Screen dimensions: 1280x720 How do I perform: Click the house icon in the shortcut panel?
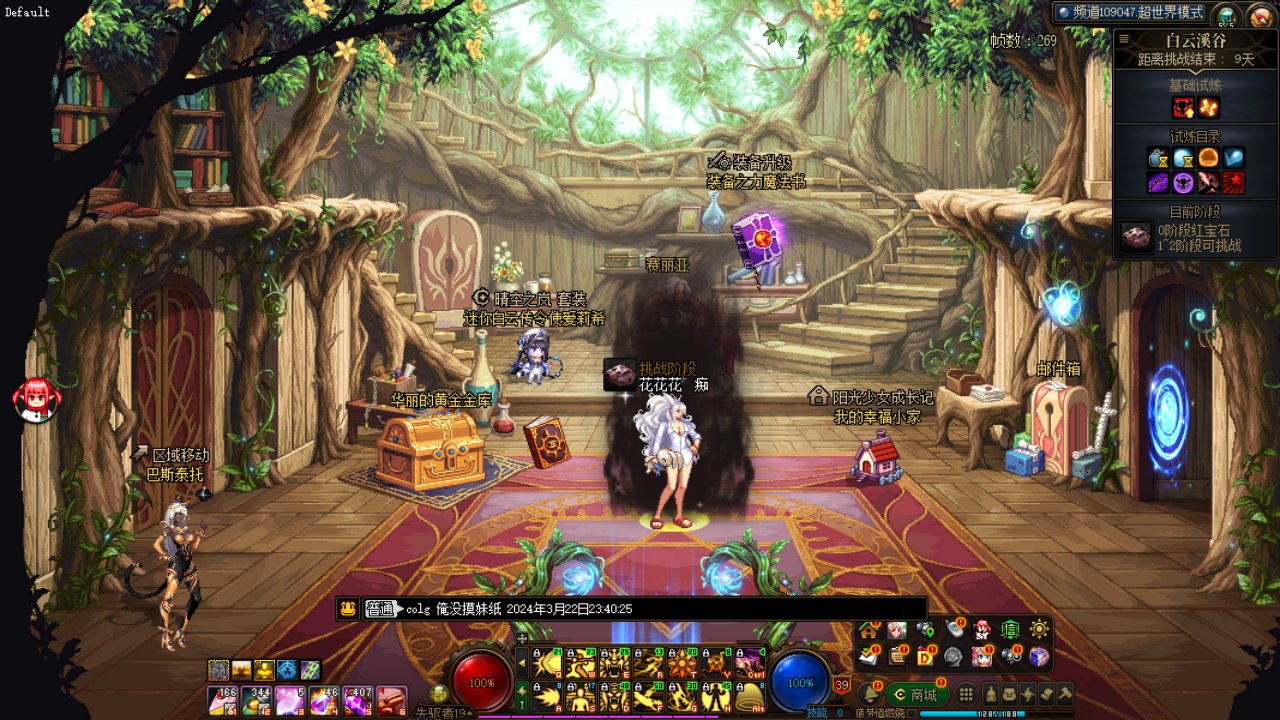click(869, 630)
